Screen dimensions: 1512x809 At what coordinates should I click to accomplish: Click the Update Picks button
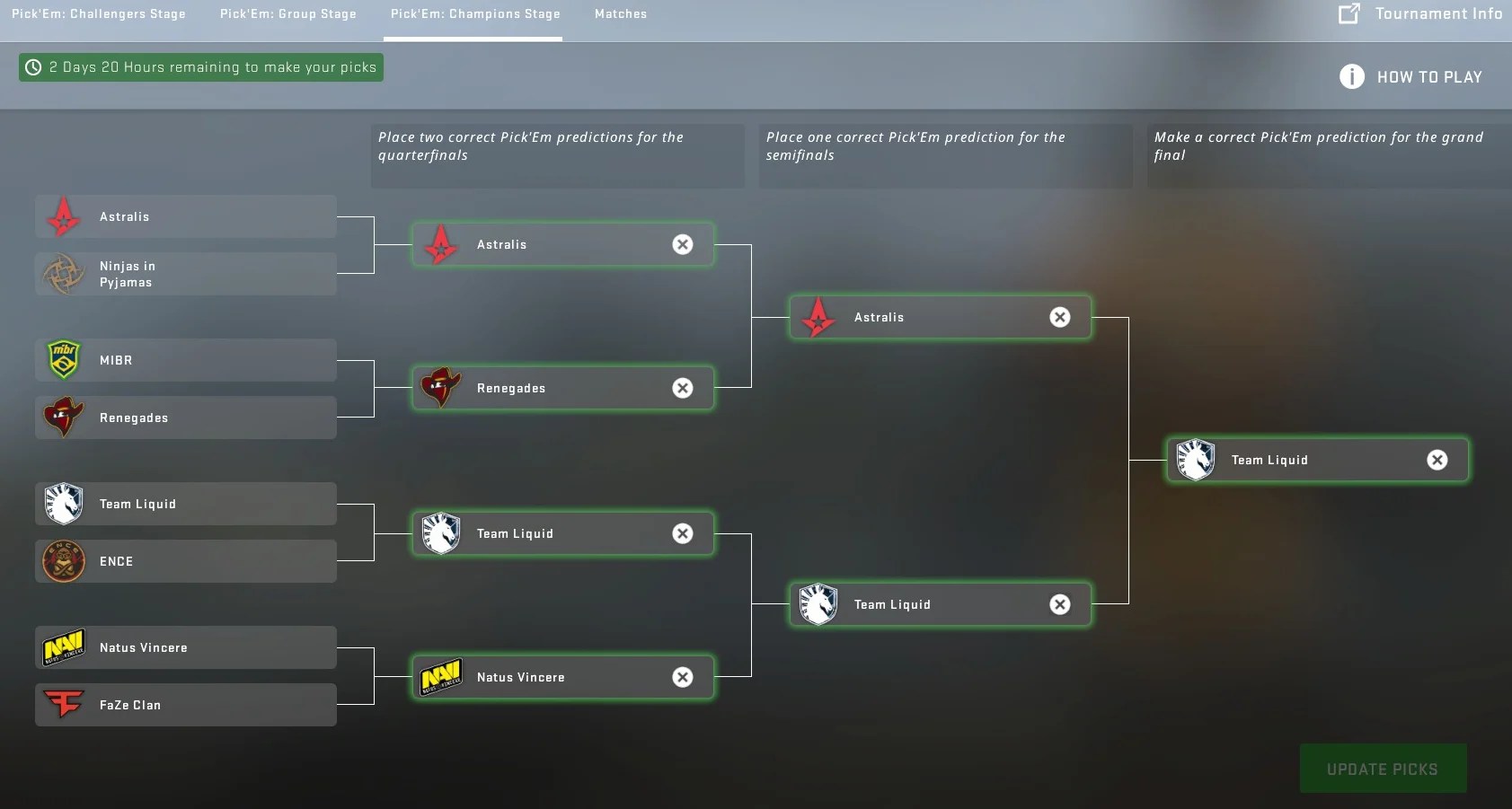coord(1382,769)
